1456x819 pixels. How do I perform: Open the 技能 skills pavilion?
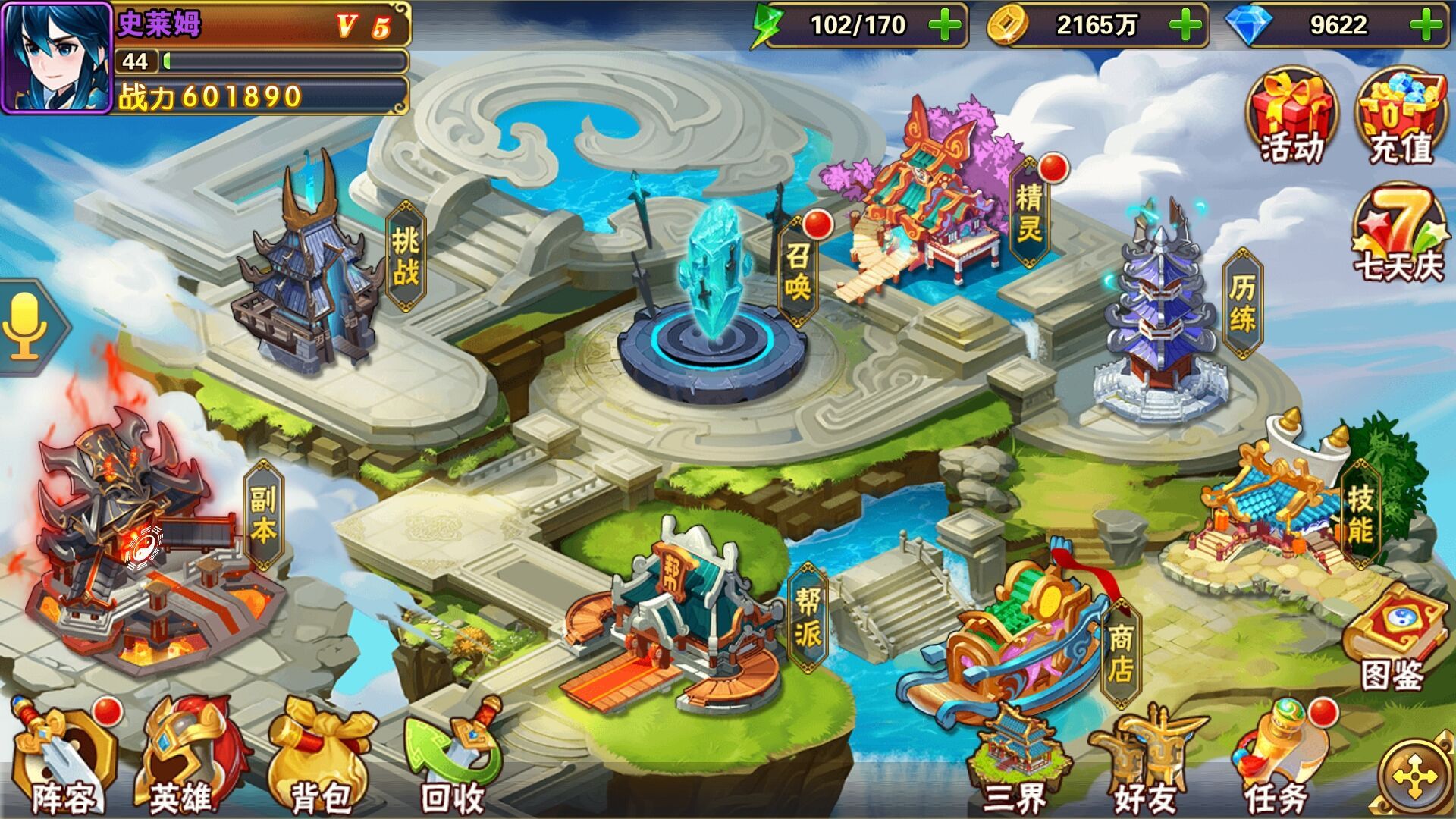[x=1274, y=508]
